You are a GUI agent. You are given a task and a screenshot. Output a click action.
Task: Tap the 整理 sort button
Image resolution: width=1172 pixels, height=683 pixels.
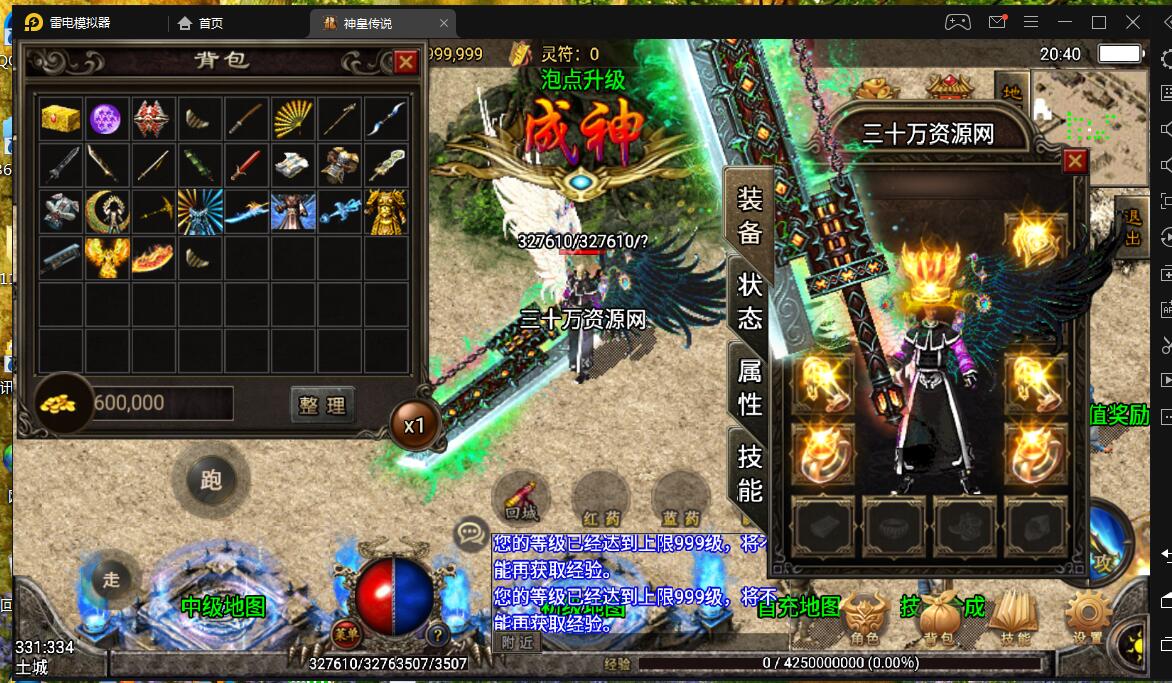point(322,404)
